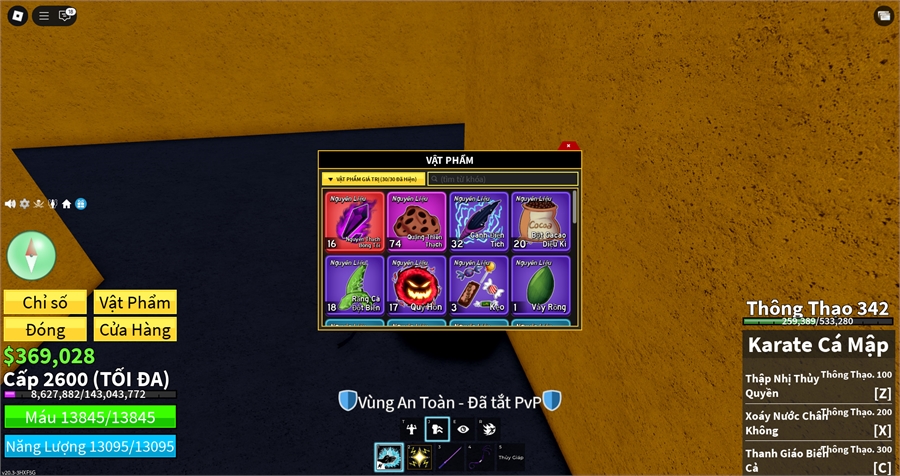Equip the Thủy Giáp hotbar slot

511,458
